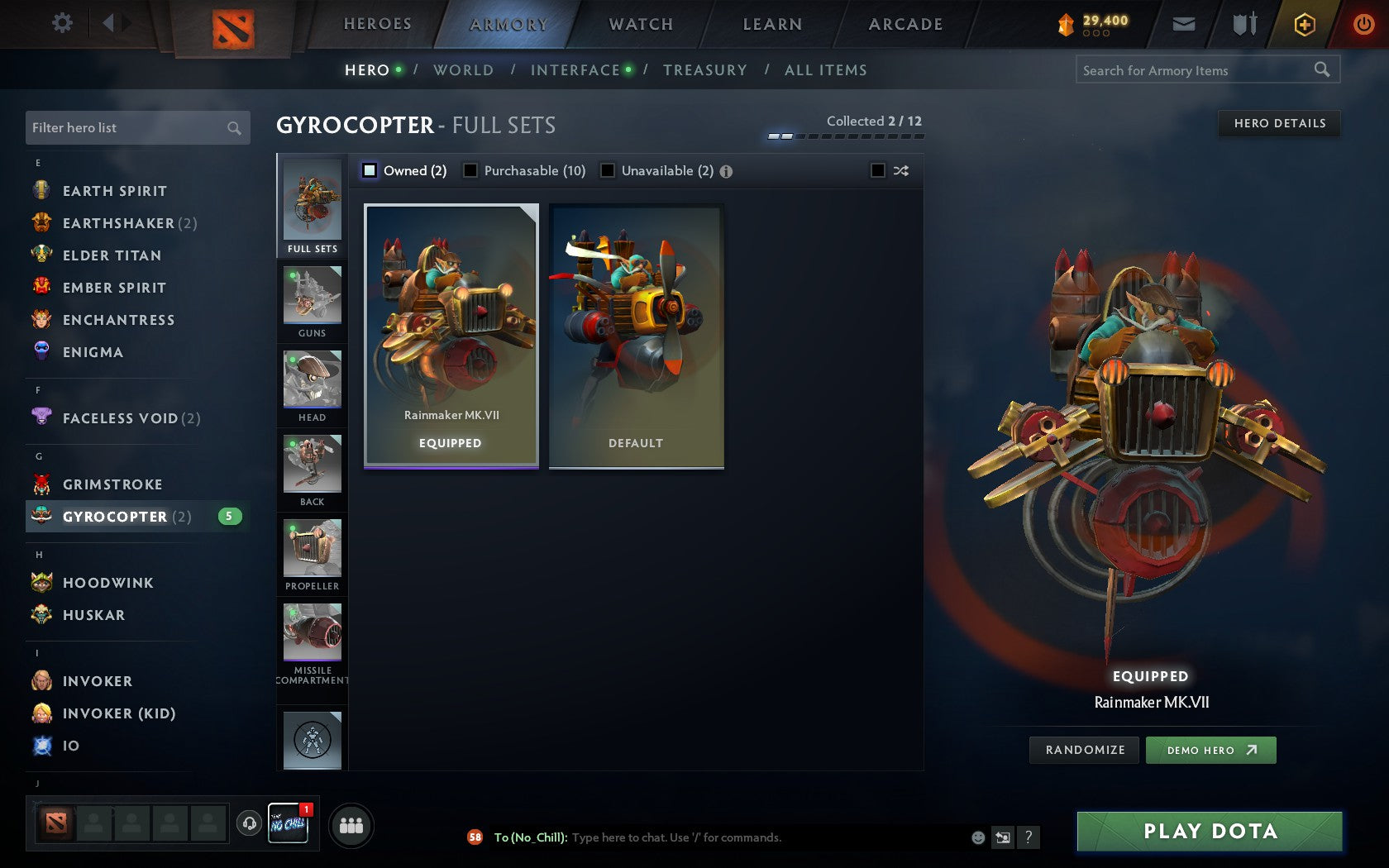
Task: Select the Full Sets category icon
Action: coord(312,203)
